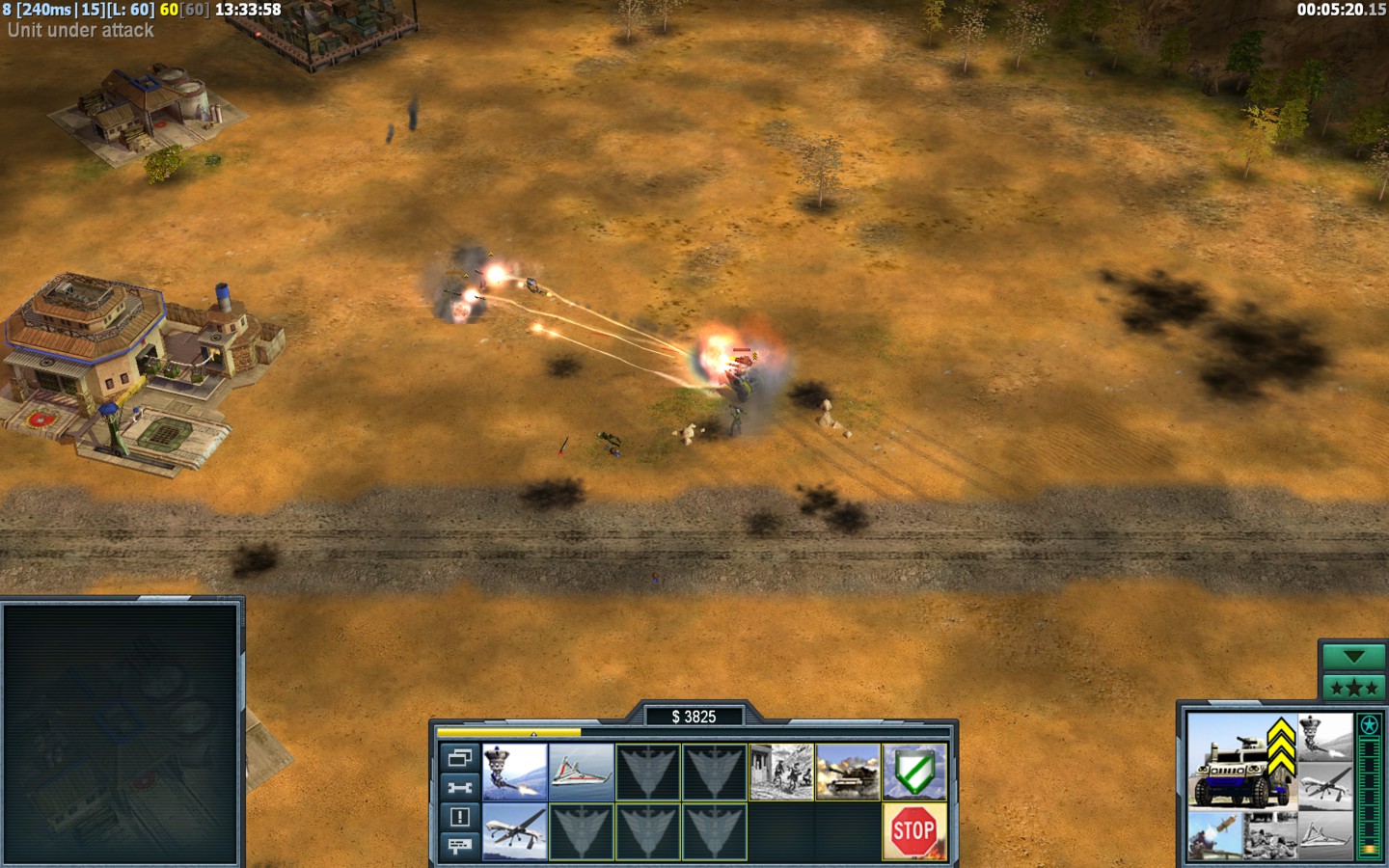
Task: Build a Battle Drone for the Humvee
Action: [x=515, y=772]
